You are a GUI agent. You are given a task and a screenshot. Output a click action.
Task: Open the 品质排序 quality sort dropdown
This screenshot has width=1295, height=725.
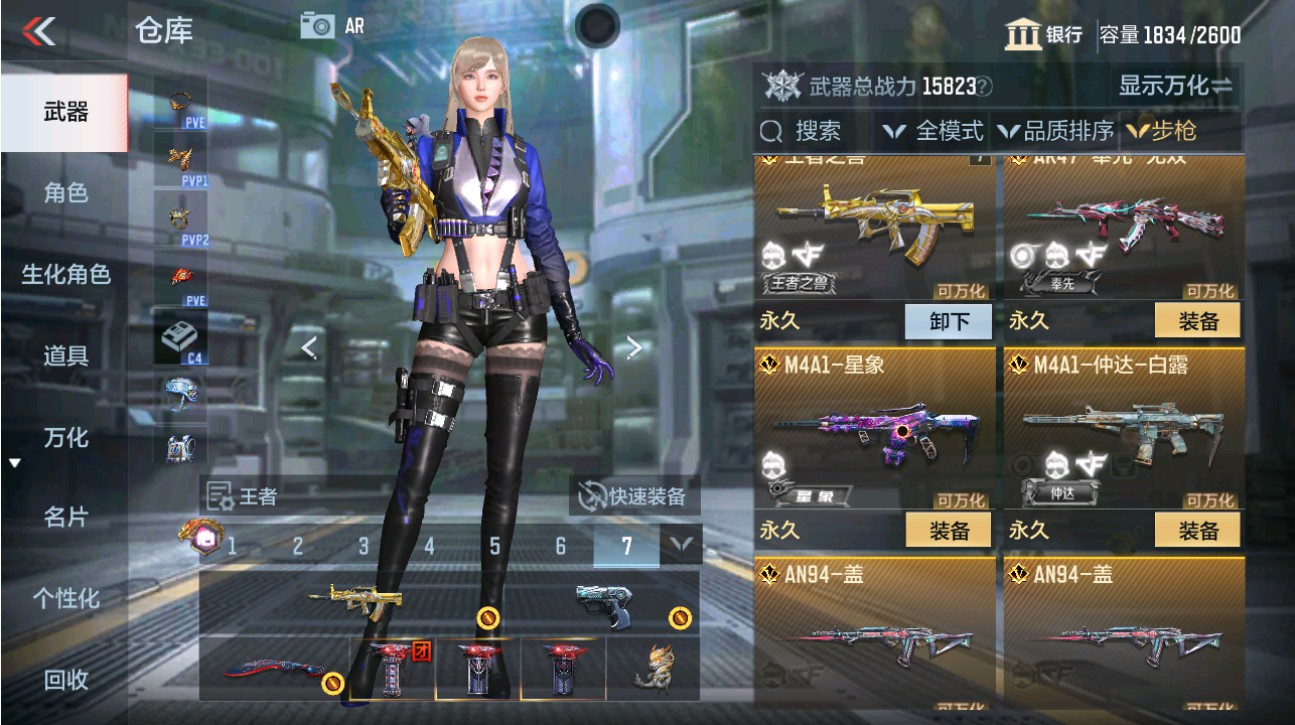coord(1058,130)
